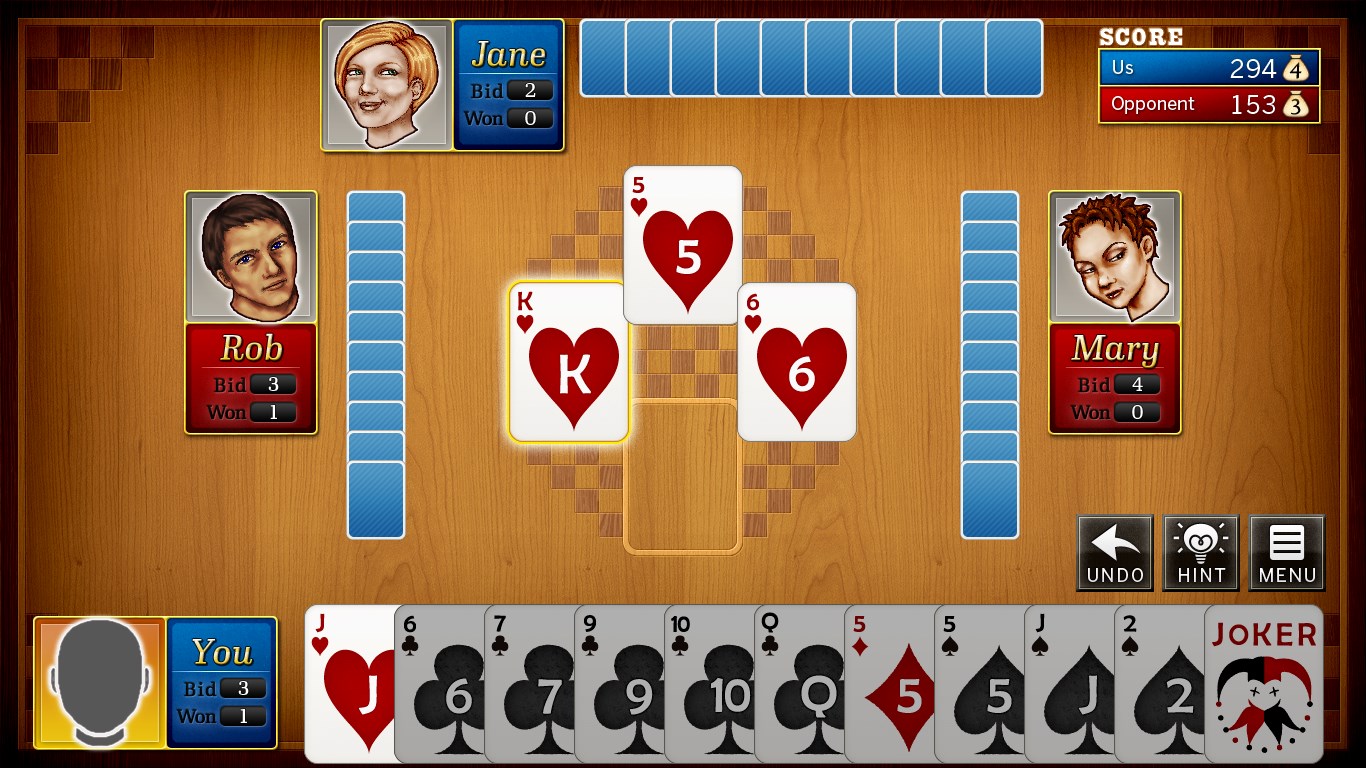Click your blank avatar portrait
1366x768 pixels.
[x=99, y=683]
